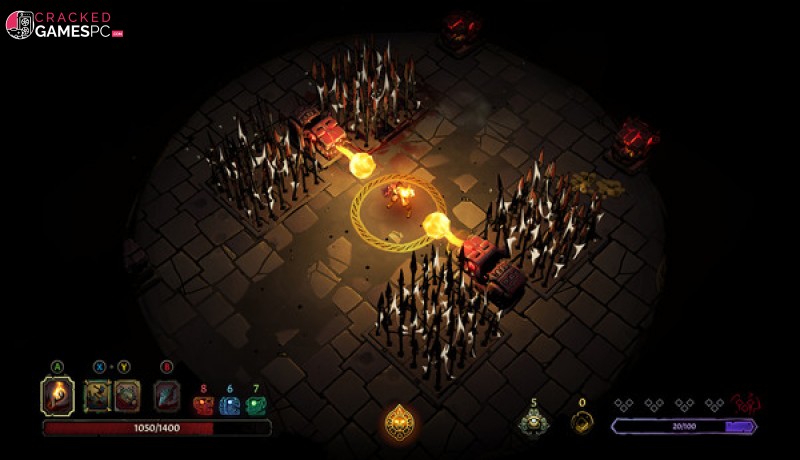Click the green totem mask counter icon
The width and height of the screenshot is (800, 460).
click(256, 406)
